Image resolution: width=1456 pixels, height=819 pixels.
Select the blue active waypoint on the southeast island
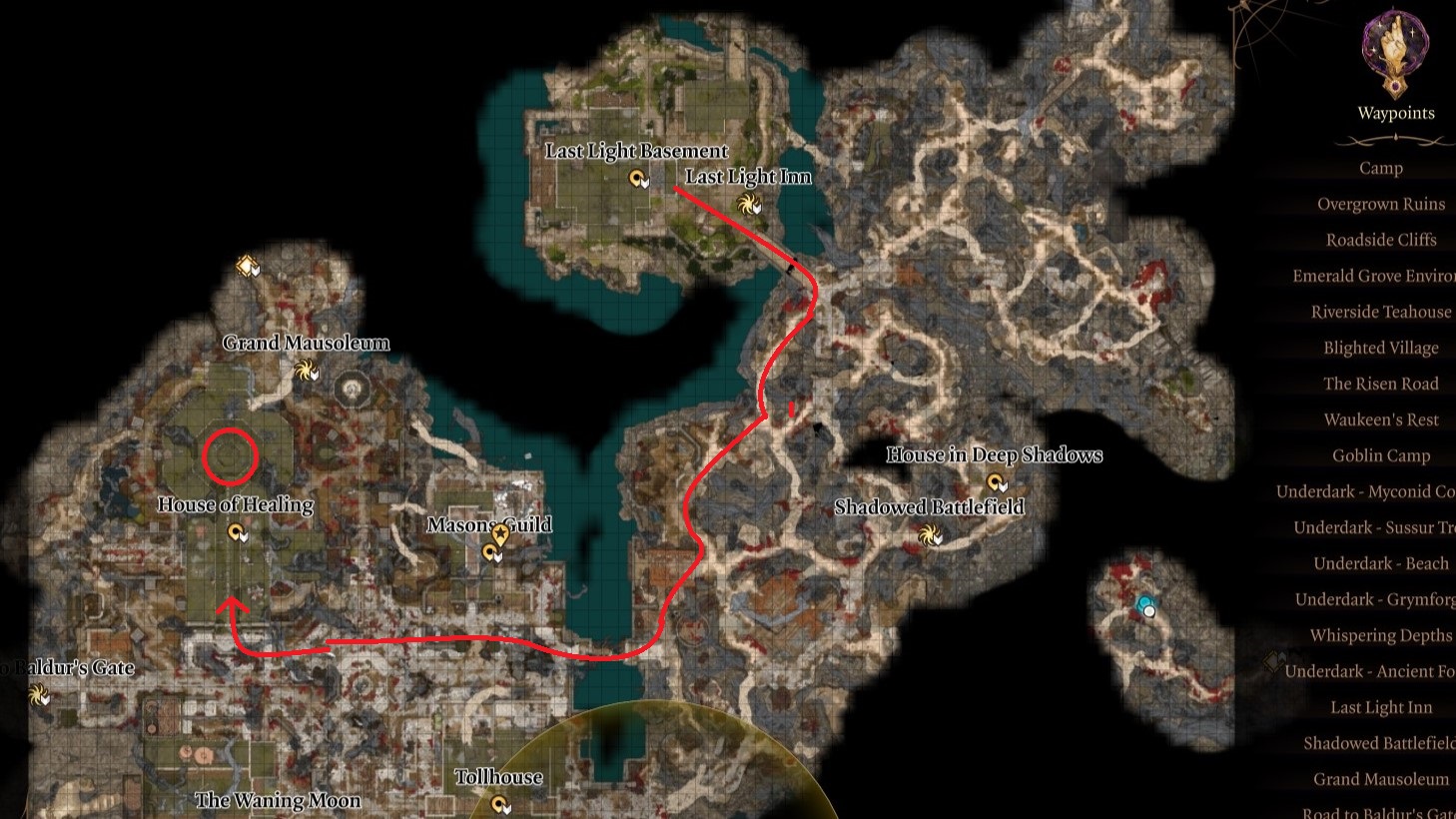point(1141,603)
